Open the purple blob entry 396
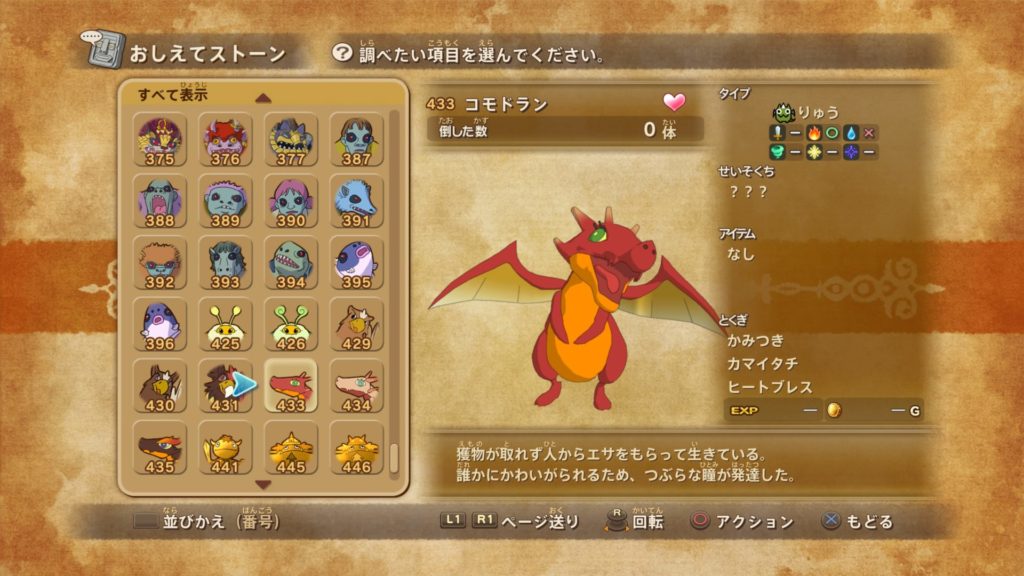 160,325
